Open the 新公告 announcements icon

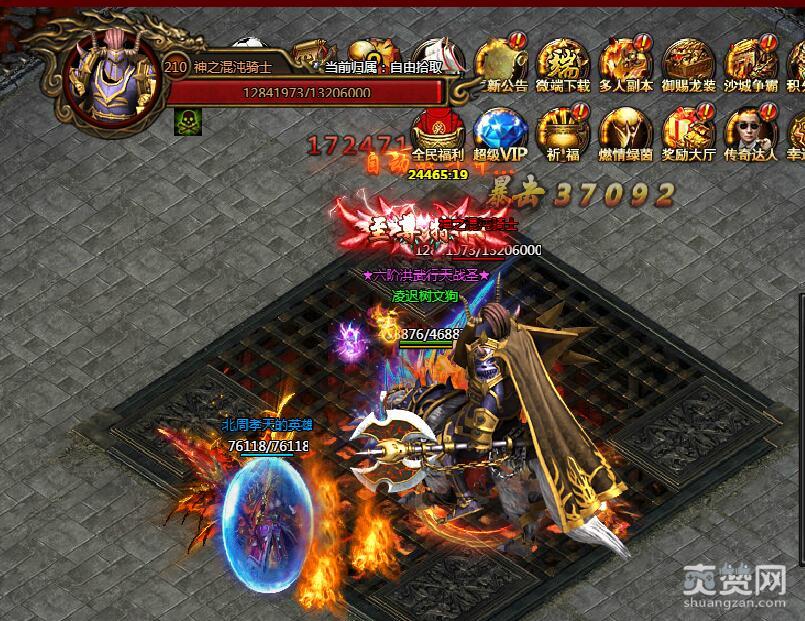(x=502, y=62)
